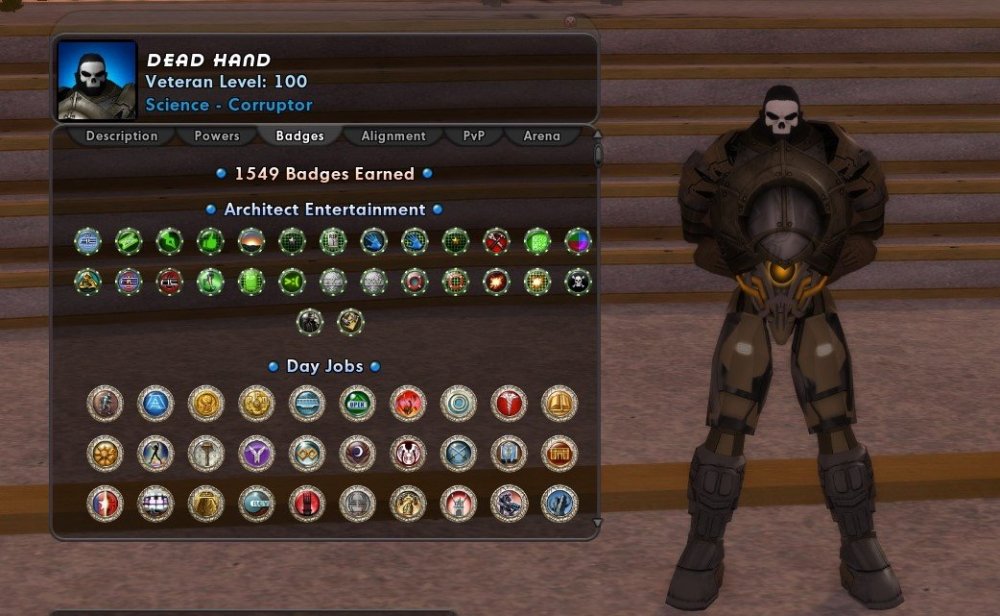Click the badge list scrollbar down arrow
1000x616 pixels.
coord(598,522)
